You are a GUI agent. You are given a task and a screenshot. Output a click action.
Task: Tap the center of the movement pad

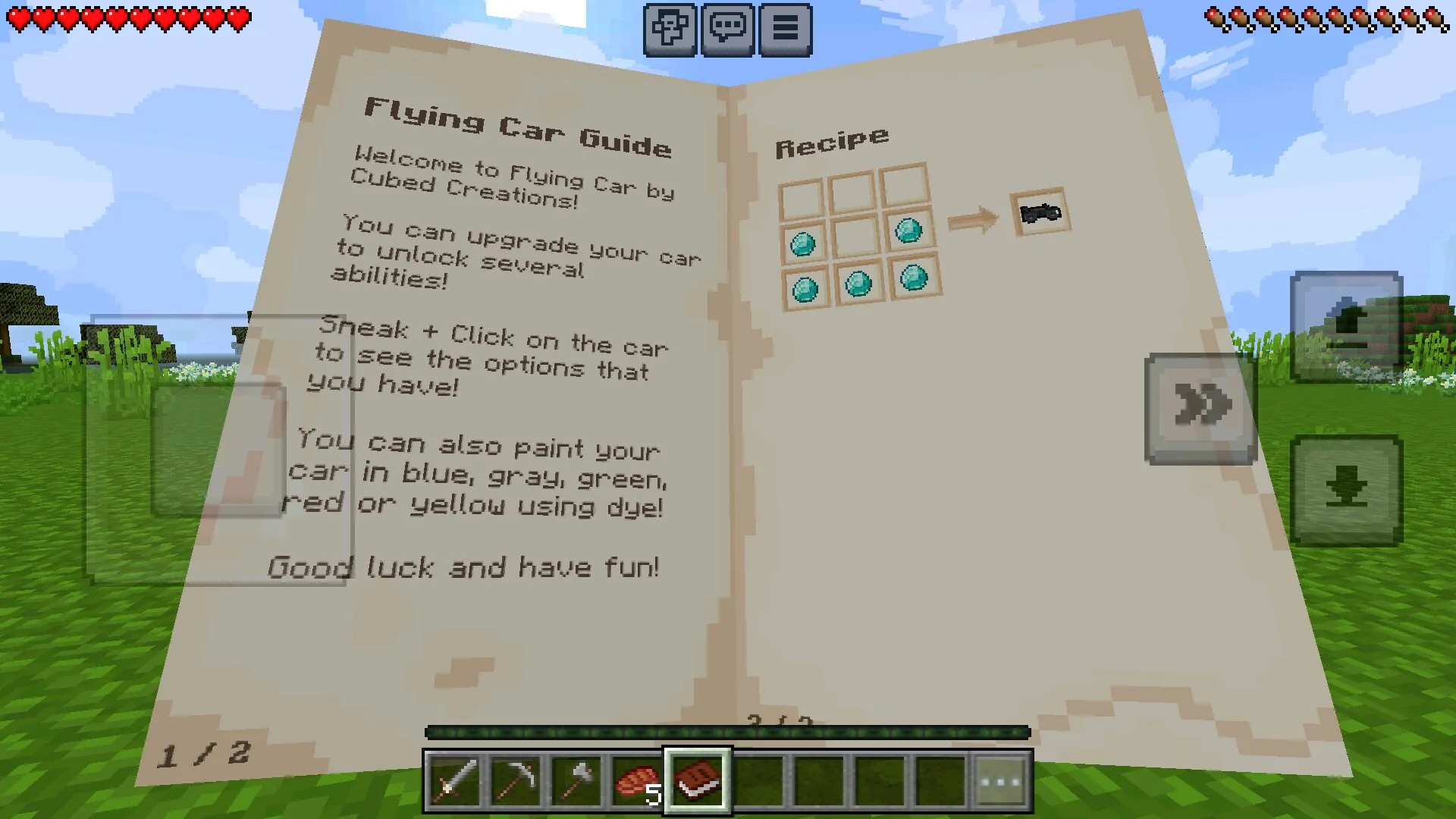click(x=218, y=449)
